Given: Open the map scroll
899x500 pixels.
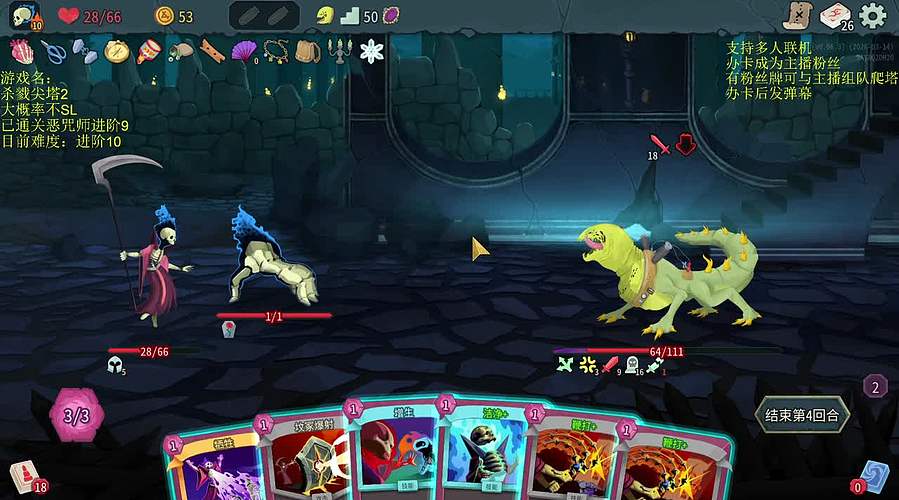Looking at the screenshot, I should (796, 15).
